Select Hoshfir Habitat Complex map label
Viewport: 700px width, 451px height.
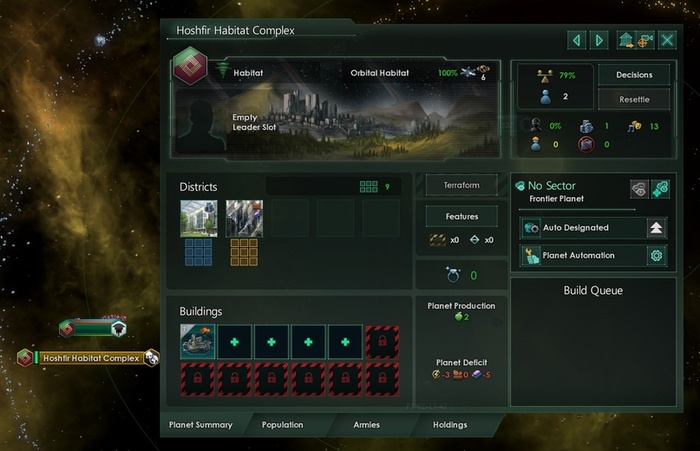click(90, 358)
